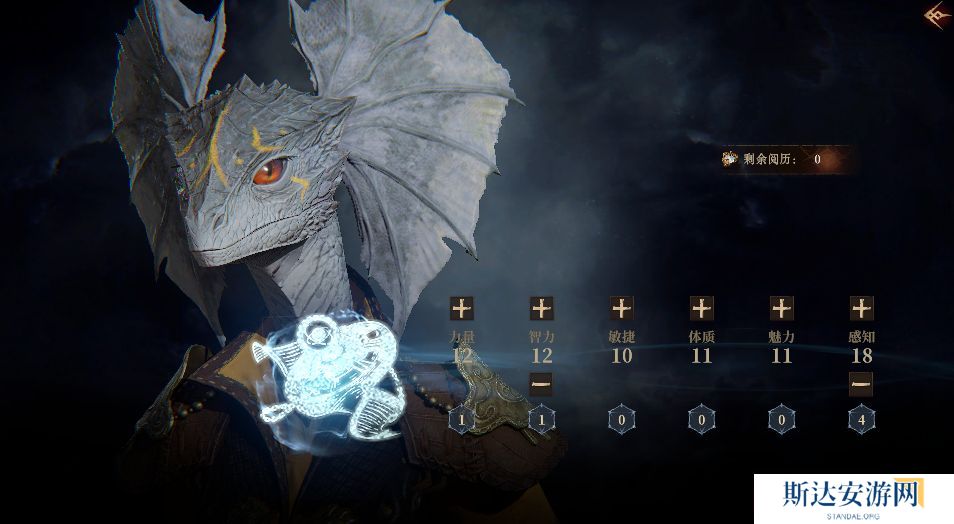Reduce 感知 (Perception) with its minus button

[x=862, y=383]
